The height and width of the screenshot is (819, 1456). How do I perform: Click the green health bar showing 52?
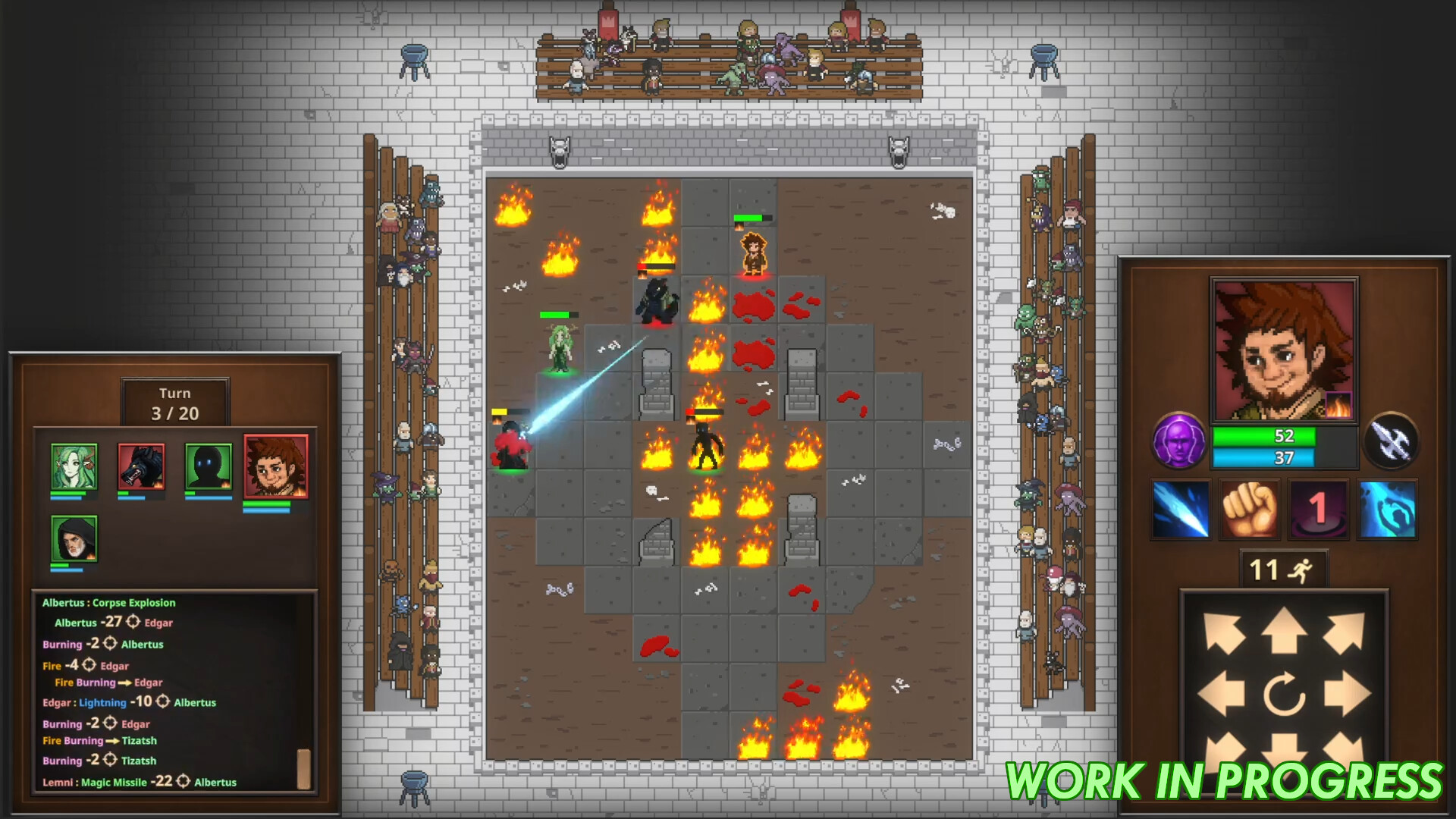point(1285,437)
